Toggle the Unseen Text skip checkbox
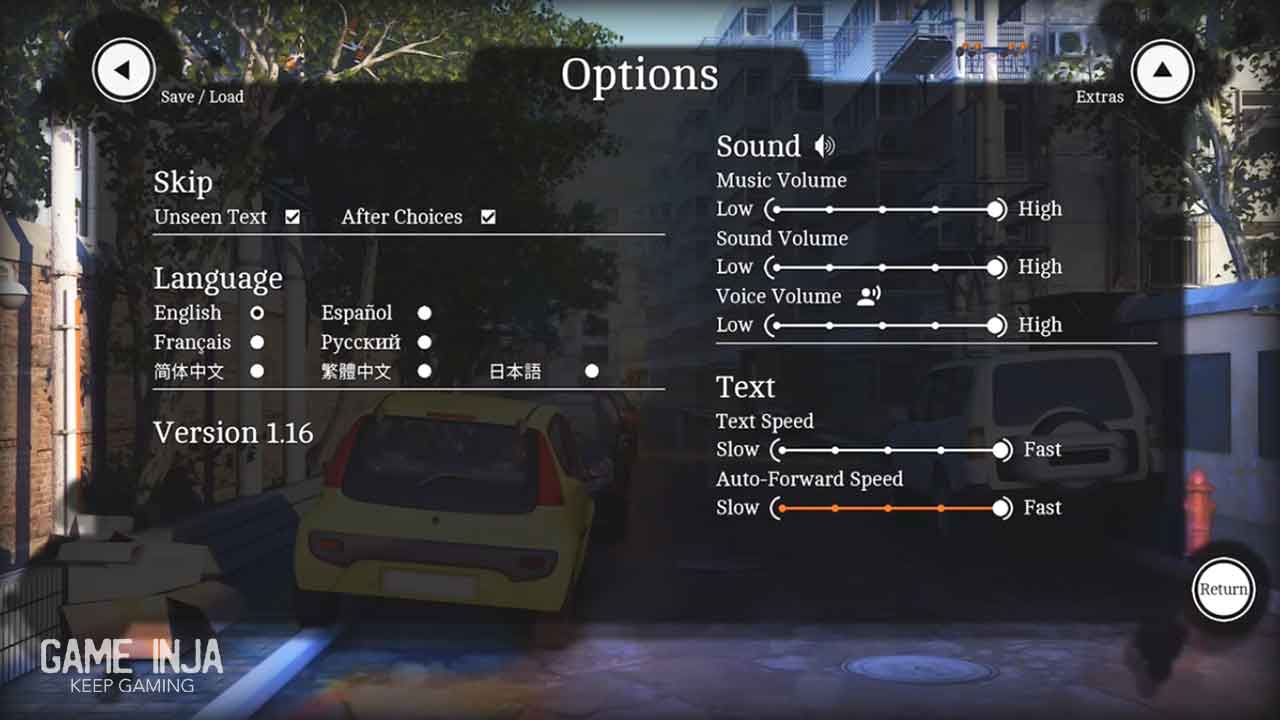 coord(292,217)
